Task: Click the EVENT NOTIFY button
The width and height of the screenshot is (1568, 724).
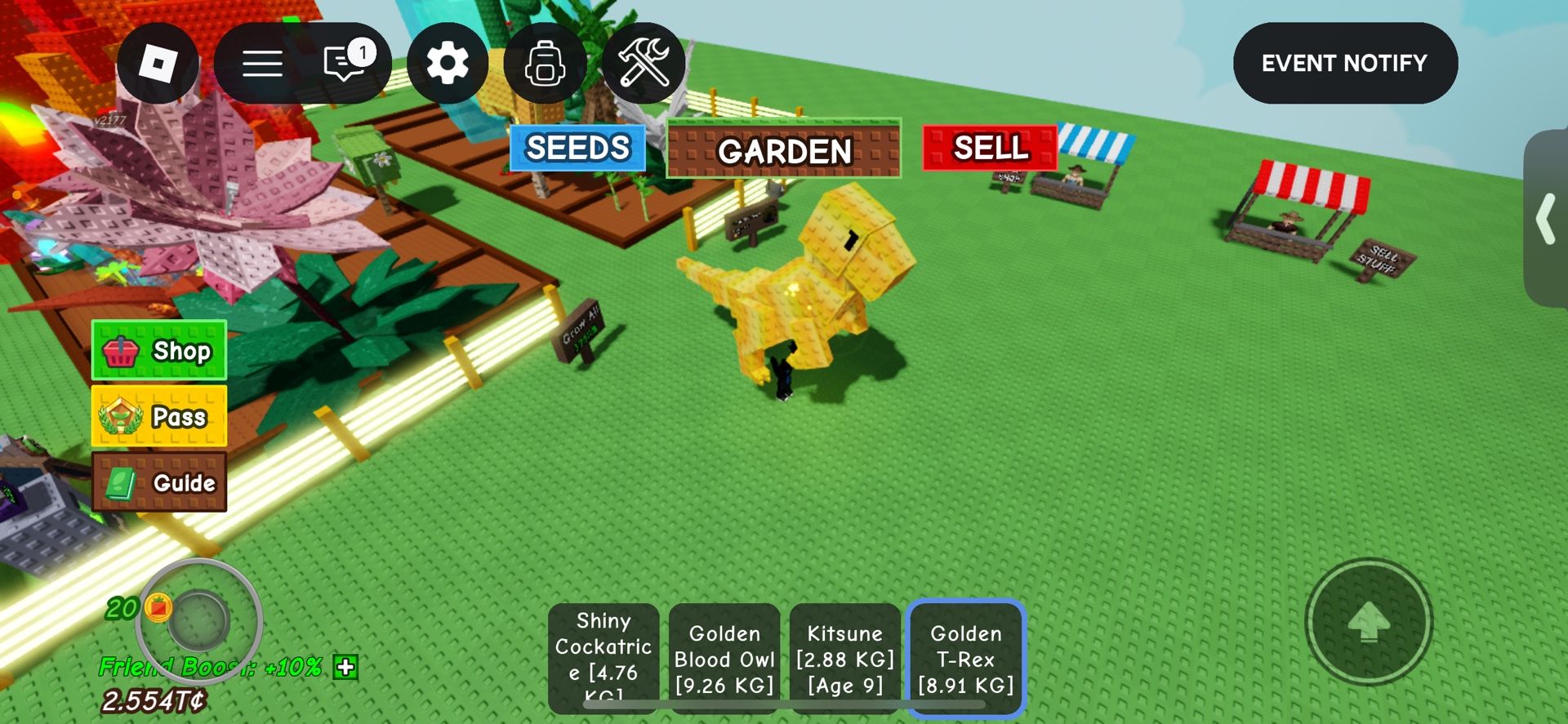Action: [1344, 63]
